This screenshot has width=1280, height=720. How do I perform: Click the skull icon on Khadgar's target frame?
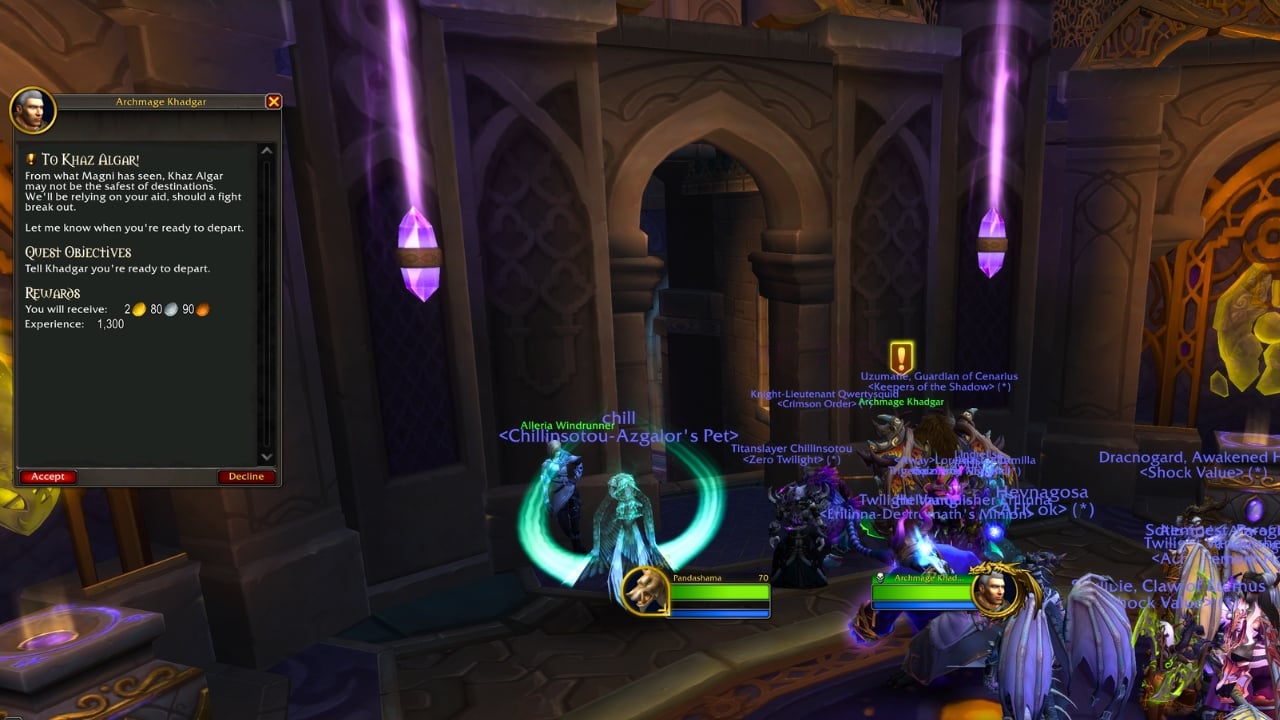pyautogui.click(x=880, y=577)
